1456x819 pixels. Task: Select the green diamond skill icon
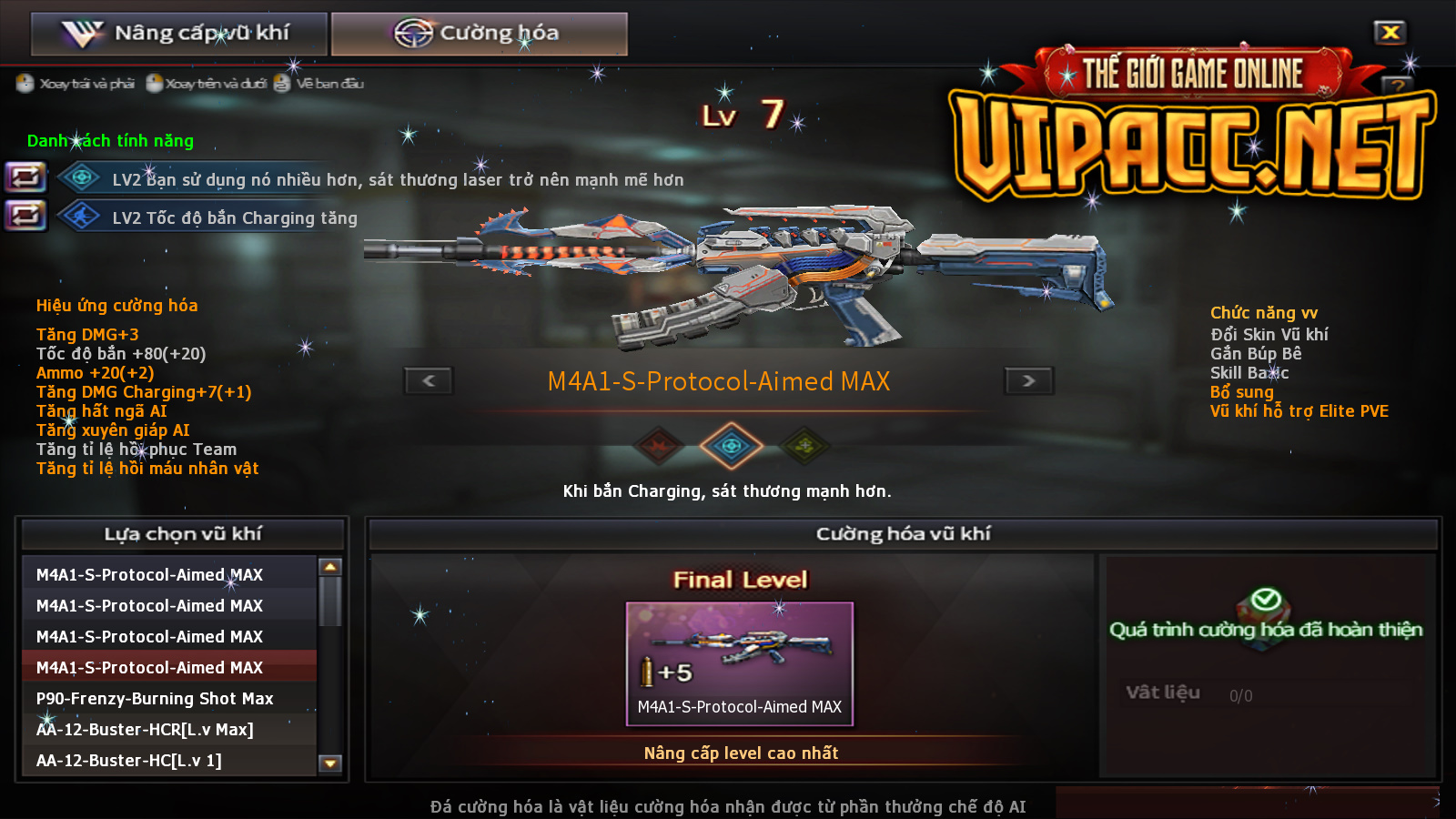(x=804, y=446)
